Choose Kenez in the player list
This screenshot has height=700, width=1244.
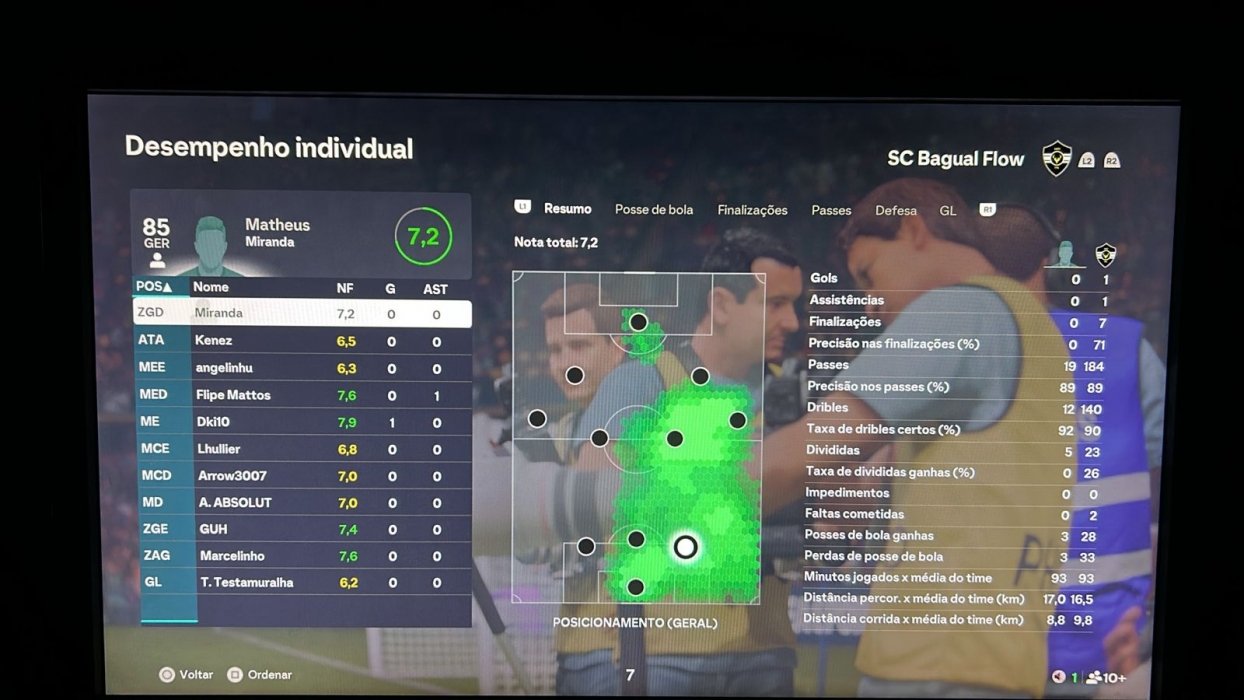pyautogui.click(x=301, y=341)
